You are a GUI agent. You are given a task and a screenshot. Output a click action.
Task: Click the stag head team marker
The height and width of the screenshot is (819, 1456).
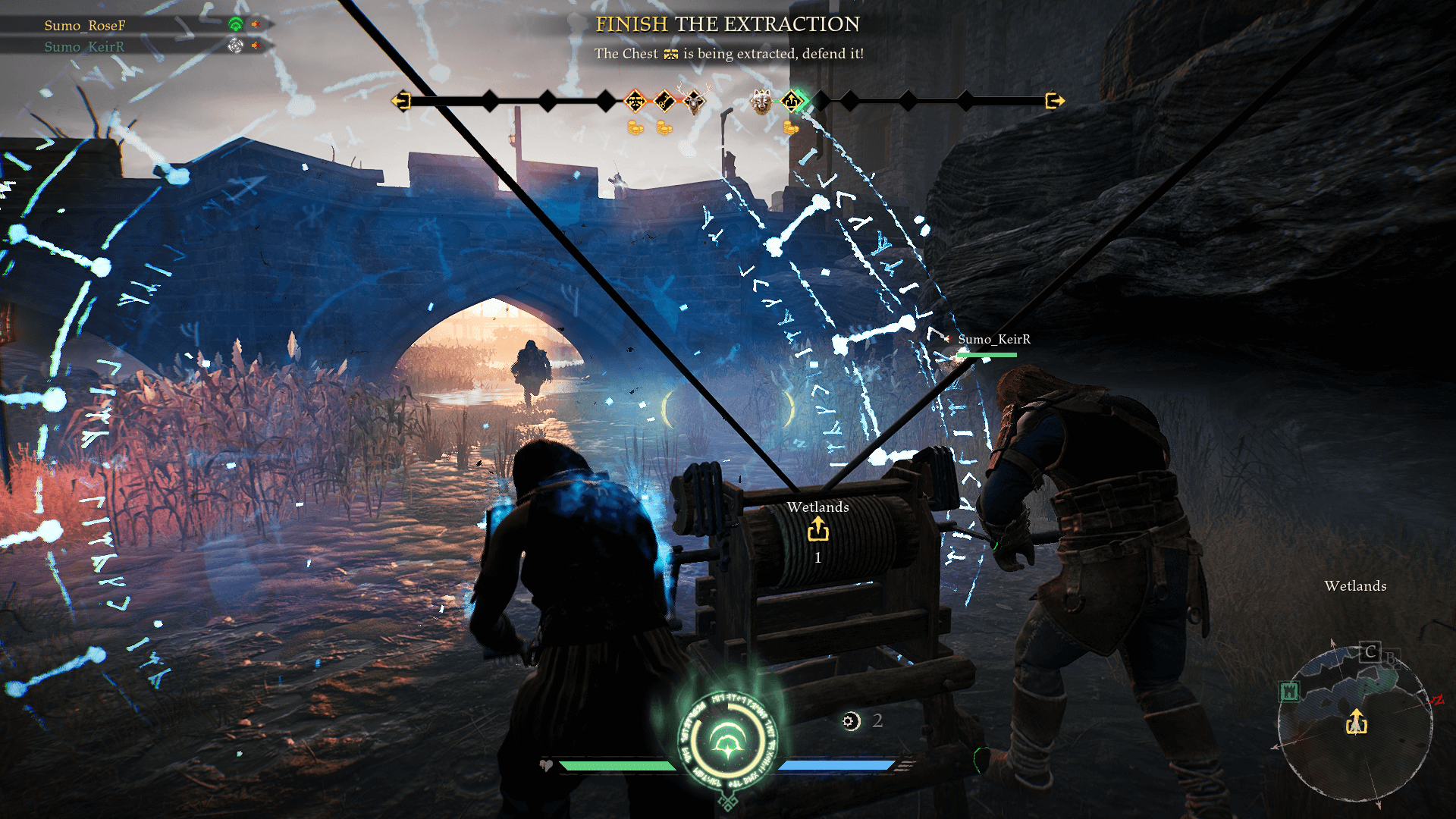pos(695,101)
